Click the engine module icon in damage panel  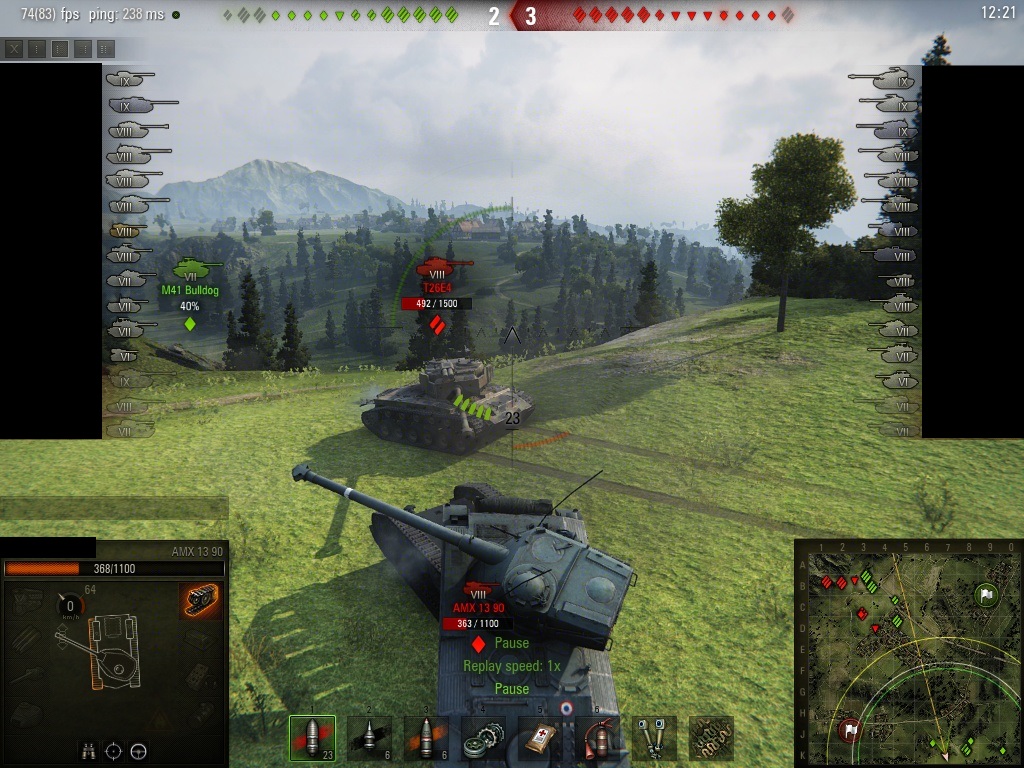[29, 601]
